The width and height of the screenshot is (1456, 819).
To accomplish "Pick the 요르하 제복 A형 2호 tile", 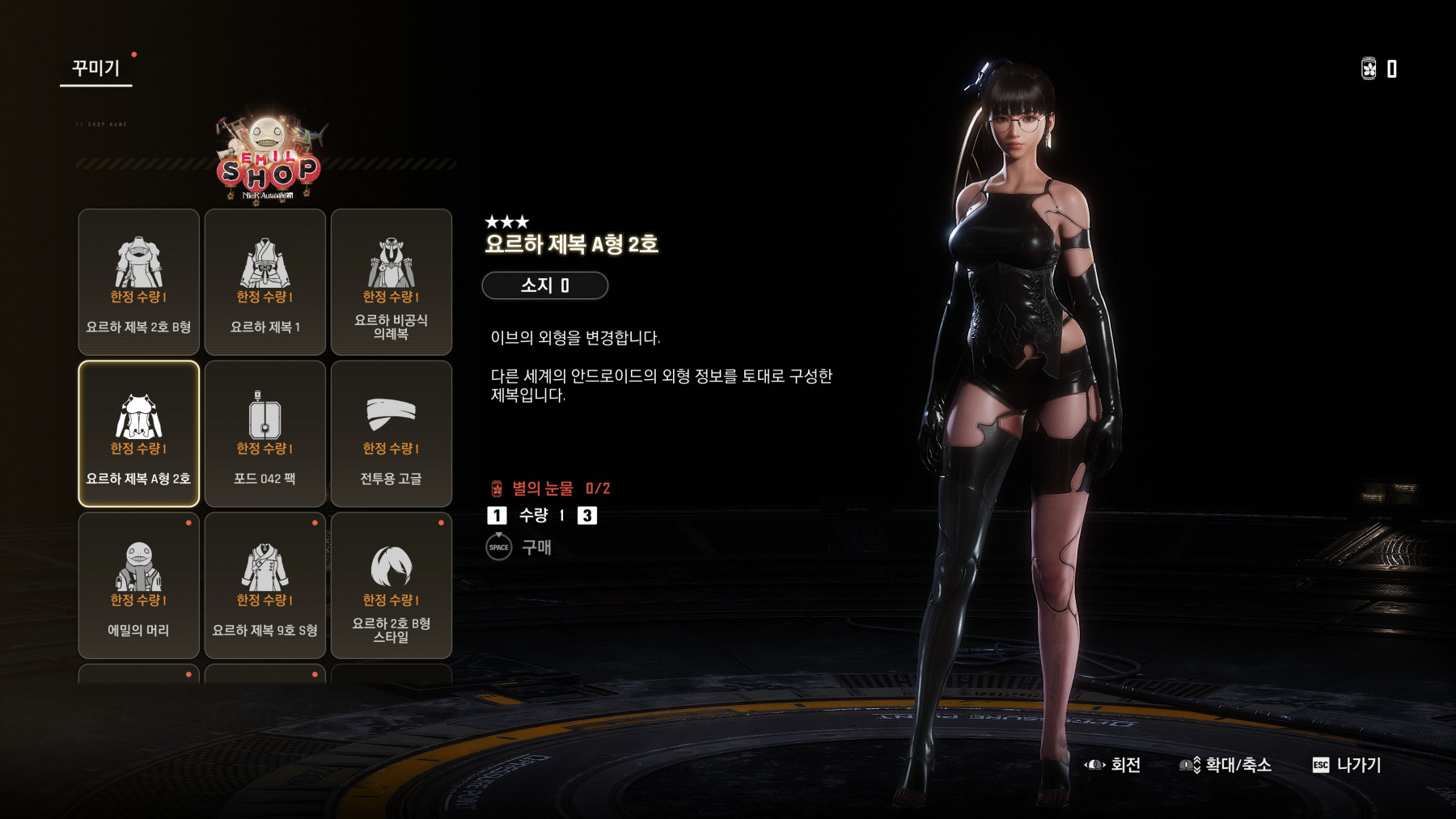I will pyautogui.click(x=138, y=433).
